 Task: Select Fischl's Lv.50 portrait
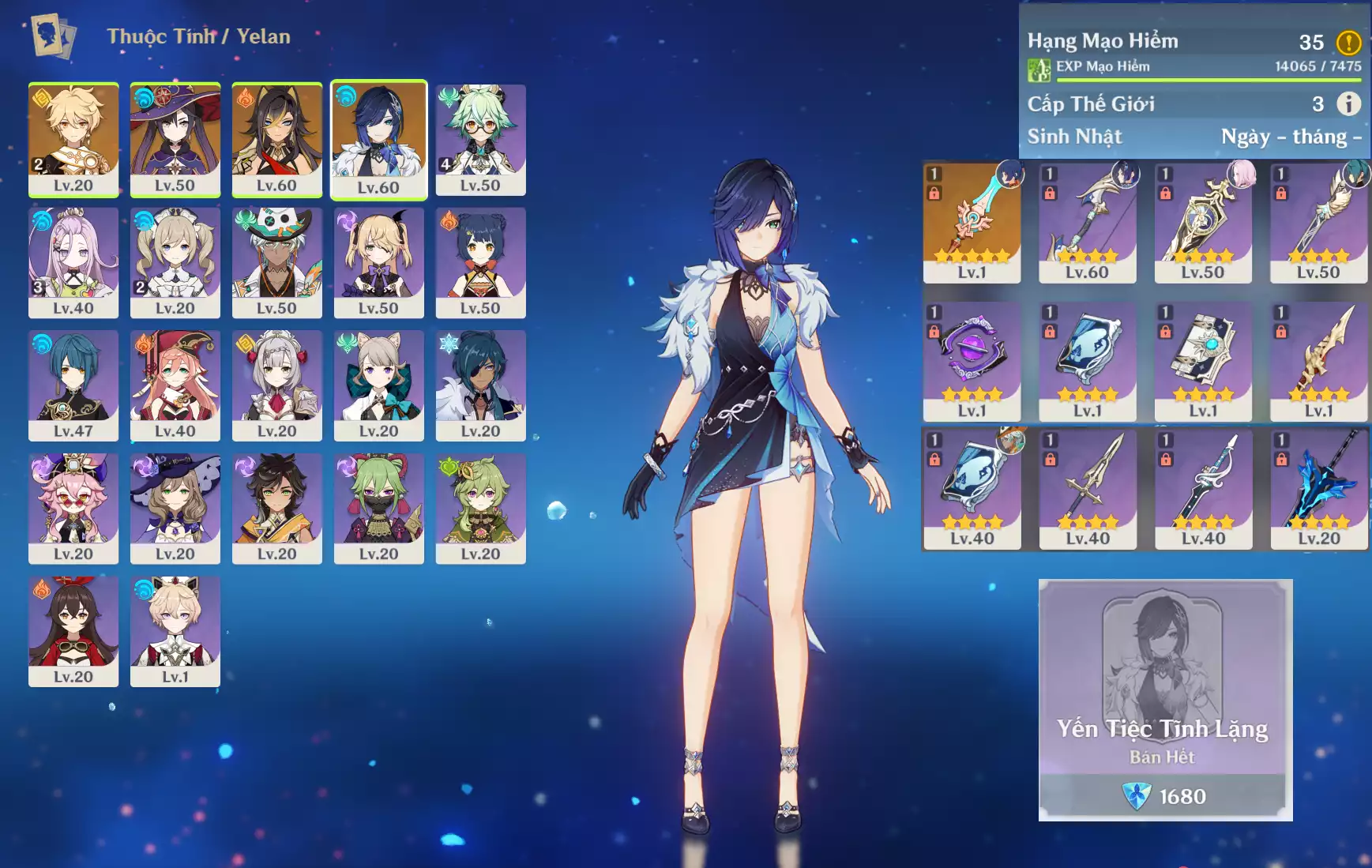point(379,262)
